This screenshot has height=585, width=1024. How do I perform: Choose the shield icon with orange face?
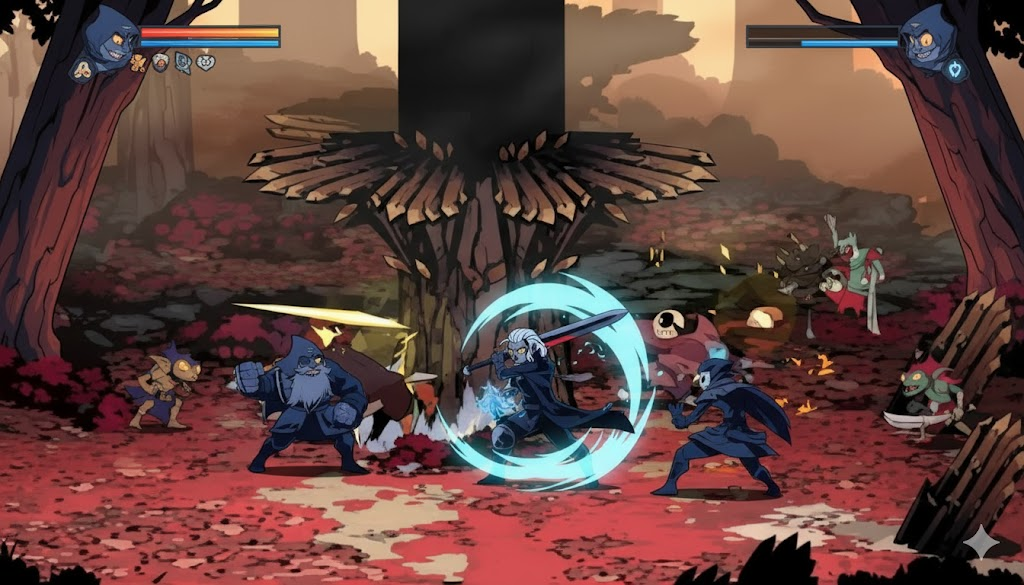(160, 63)
